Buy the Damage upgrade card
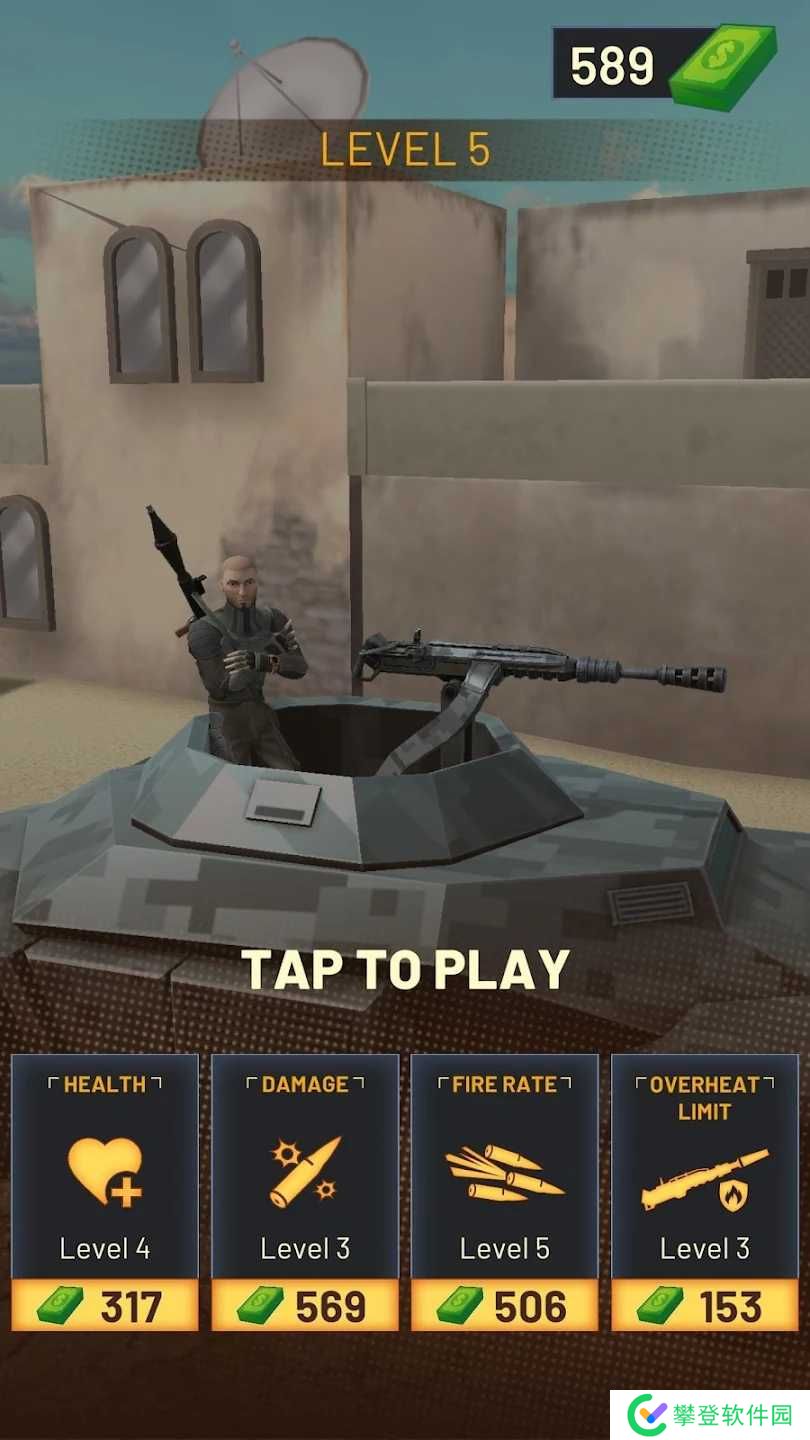This screenshot has width=810, height=1440. click(x=305, y=1305)
